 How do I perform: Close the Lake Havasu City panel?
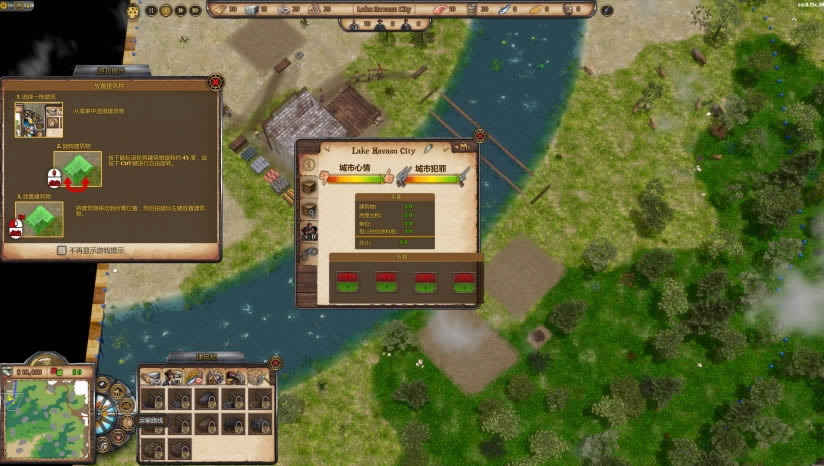[x=479, y=136]
